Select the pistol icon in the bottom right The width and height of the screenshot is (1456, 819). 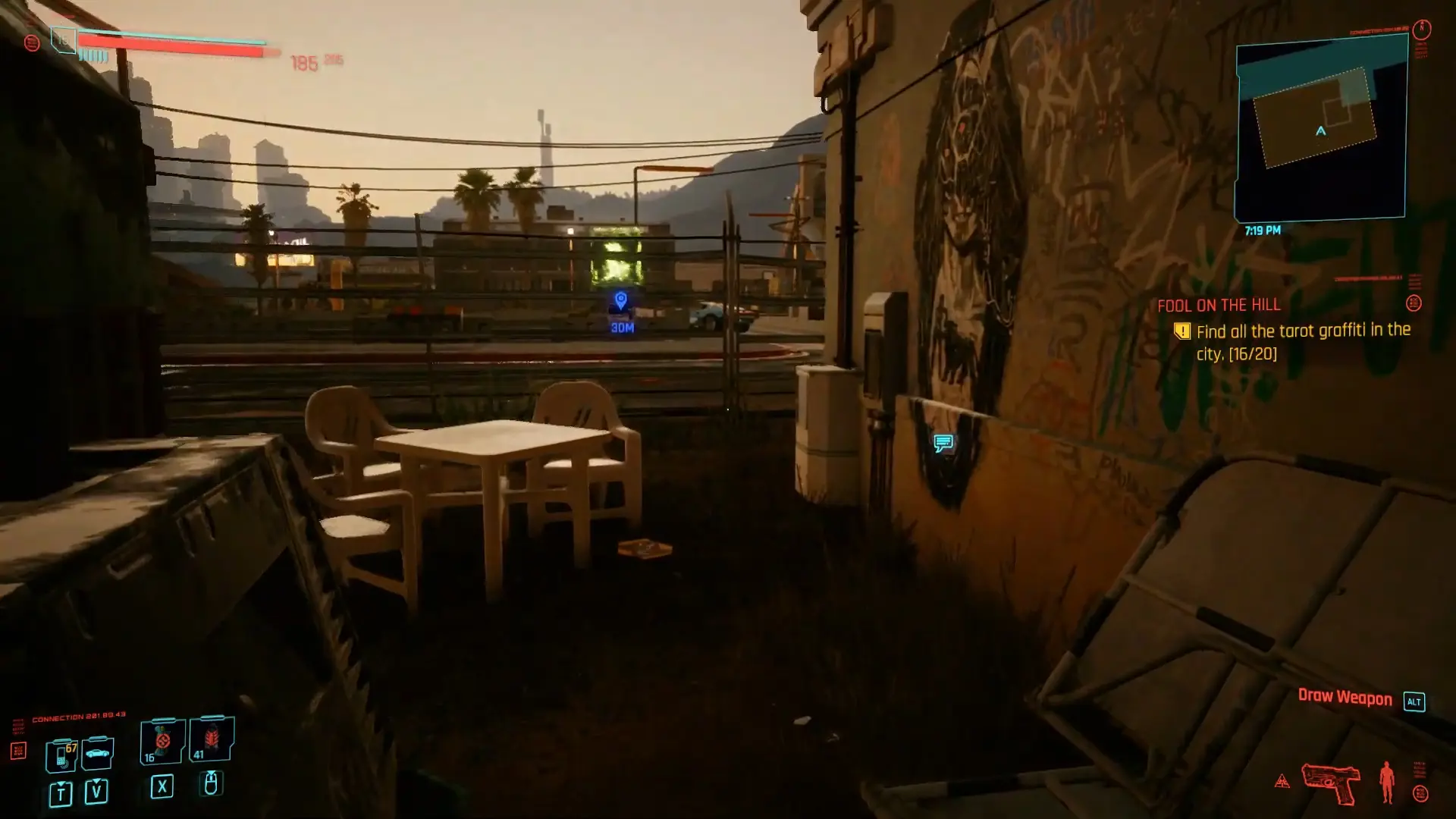click(x=1331, y=783)
